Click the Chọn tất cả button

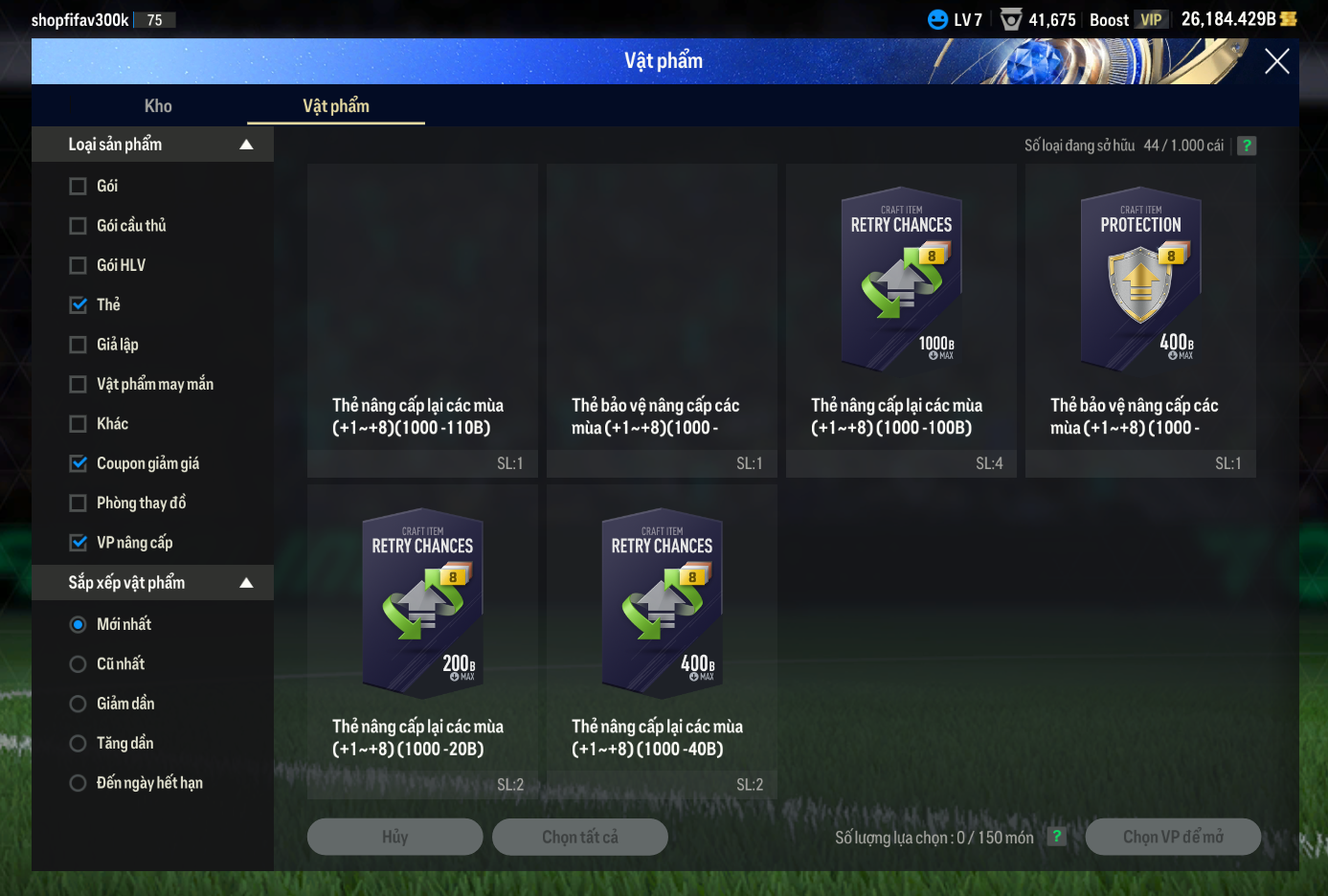click(x=579, y=837)
